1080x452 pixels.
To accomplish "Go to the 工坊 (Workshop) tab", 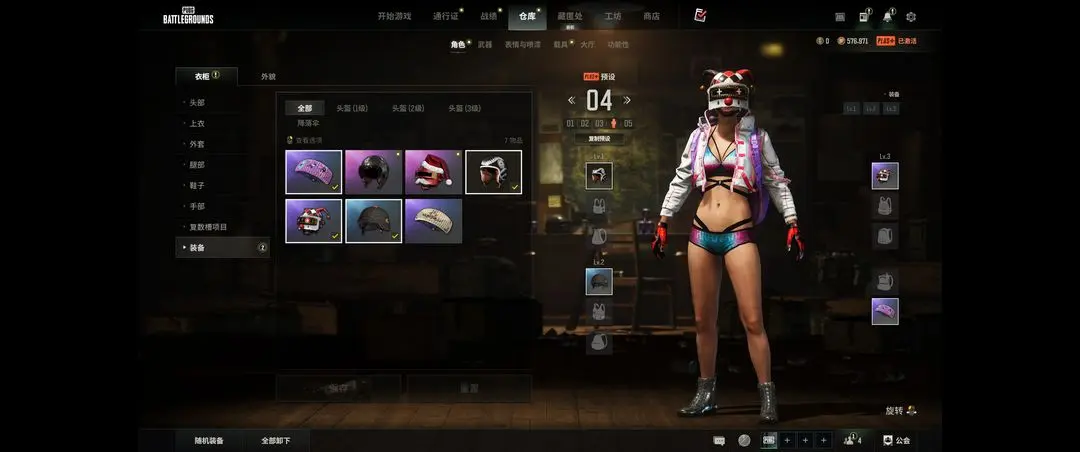I will [612, 17].
